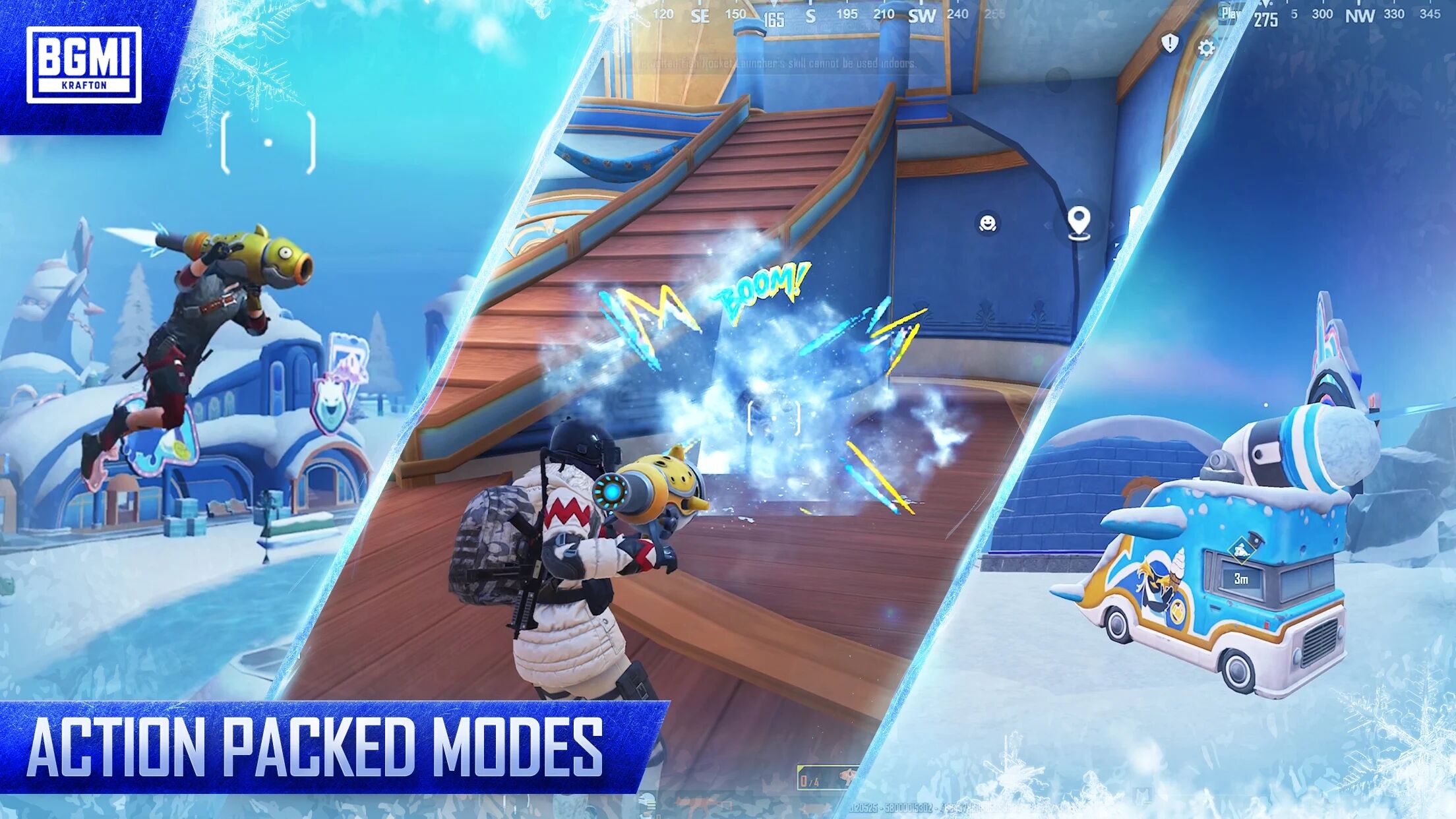The width and height of the screenshot is (1456, 819).
Task: Tap the arrow marker above heading 275
Action: point(1265,3)
